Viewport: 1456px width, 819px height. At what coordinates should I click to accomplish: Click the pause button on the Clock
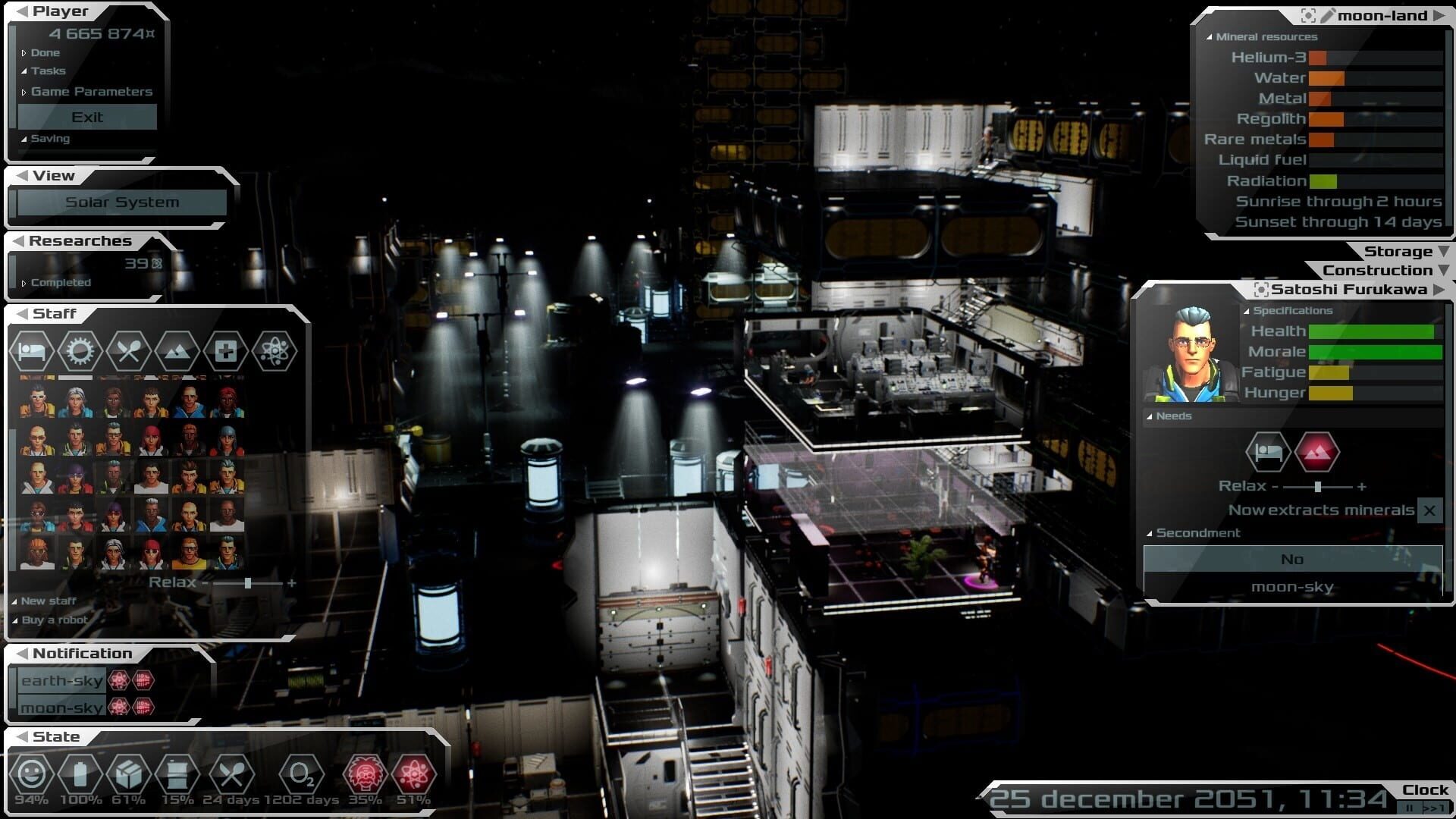point(1410,808)
